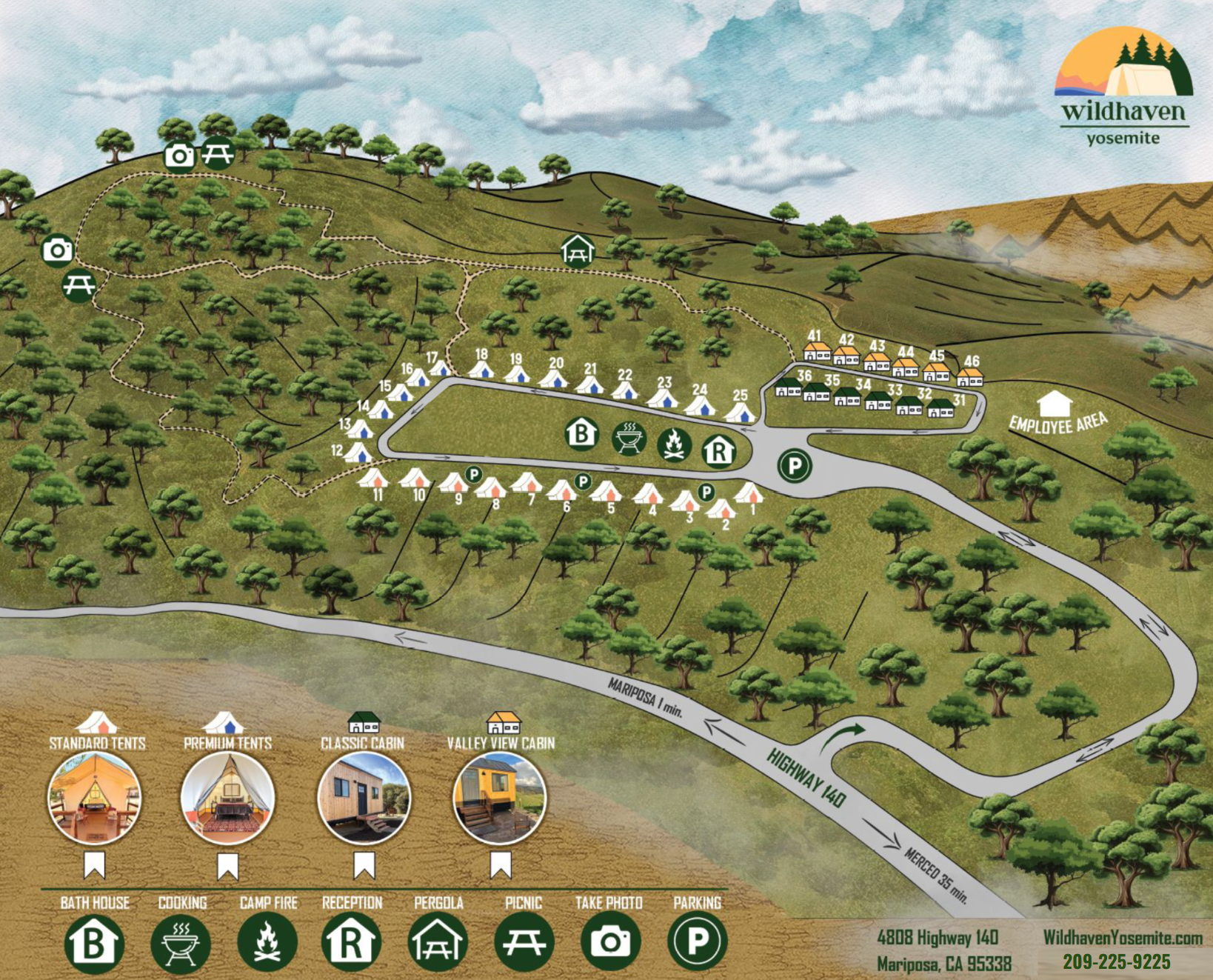The image size is (1213, 980).
Task: Open the WildhavenYosemite.com website link
Action: pos(1123,938)
